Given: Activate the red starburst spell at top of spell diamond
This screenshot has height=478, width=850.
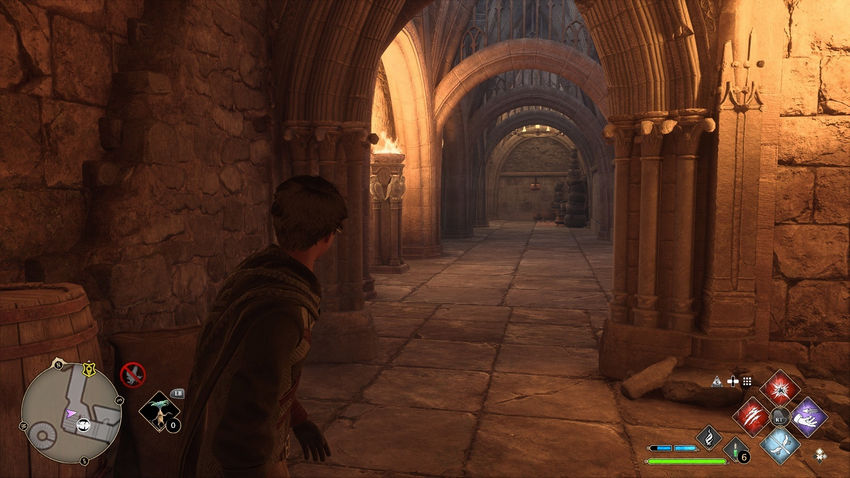Looking at the screenshot, I should [779, 388].
